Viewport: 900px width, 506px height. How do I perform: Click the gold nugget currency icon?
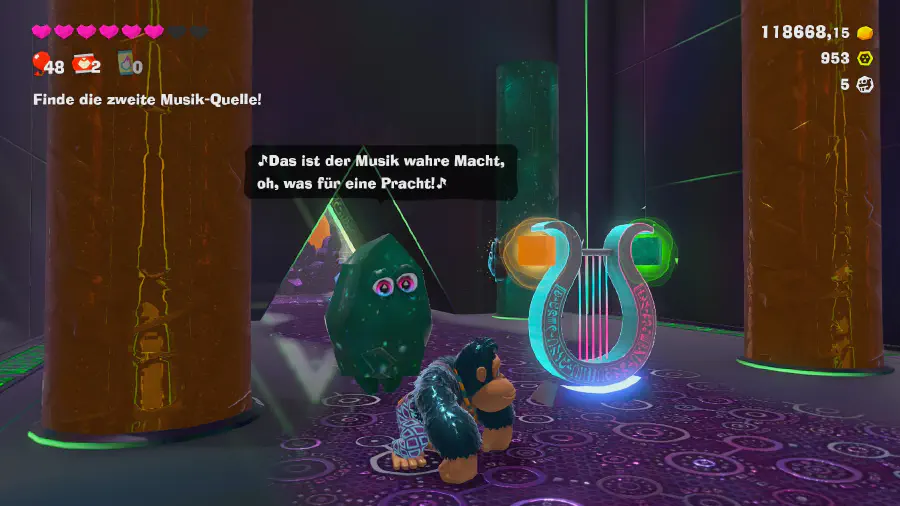coord(865,32)
